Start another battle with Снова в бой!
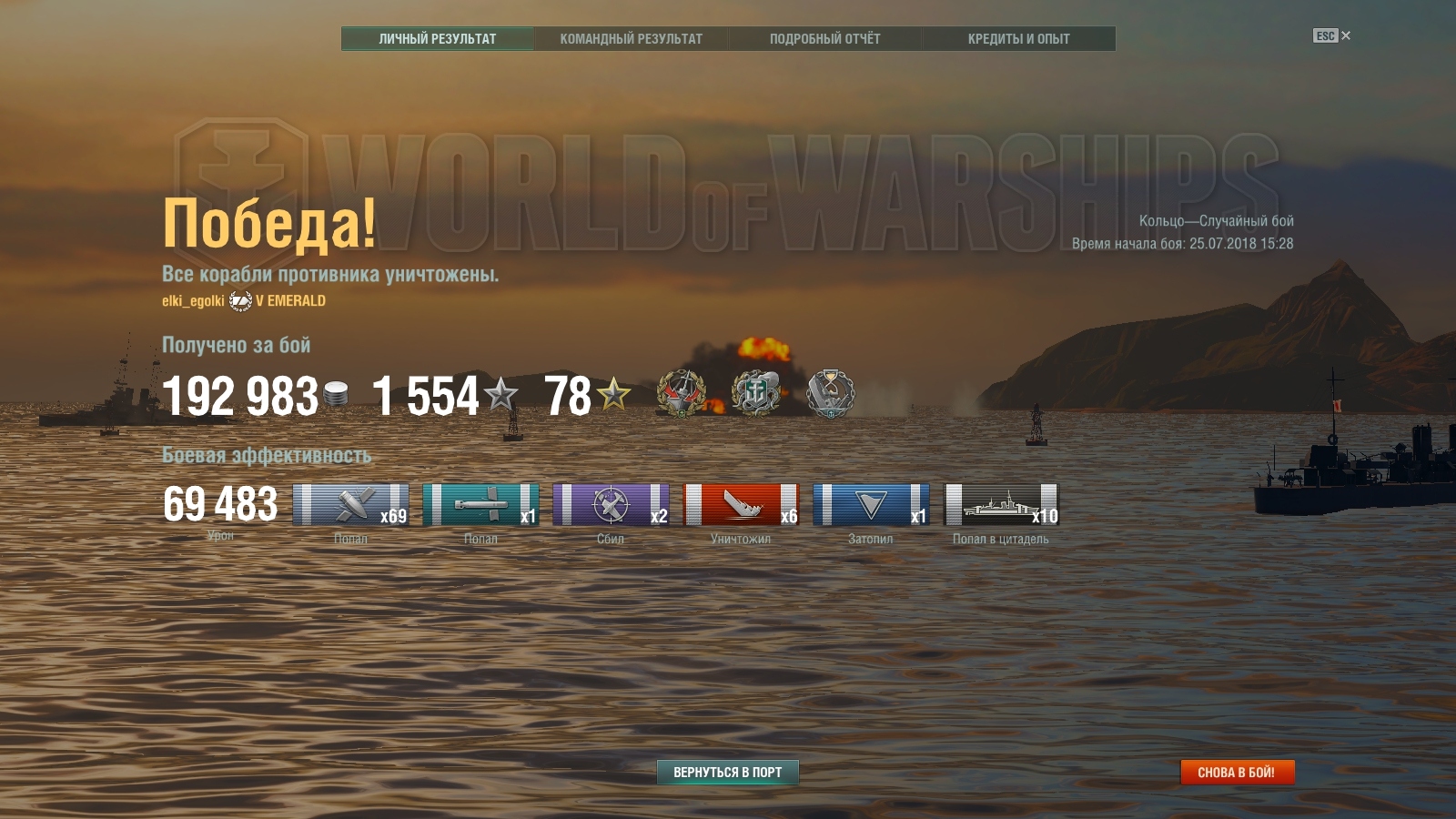This screenshot has height=819, width=1456. point(1236,772)
